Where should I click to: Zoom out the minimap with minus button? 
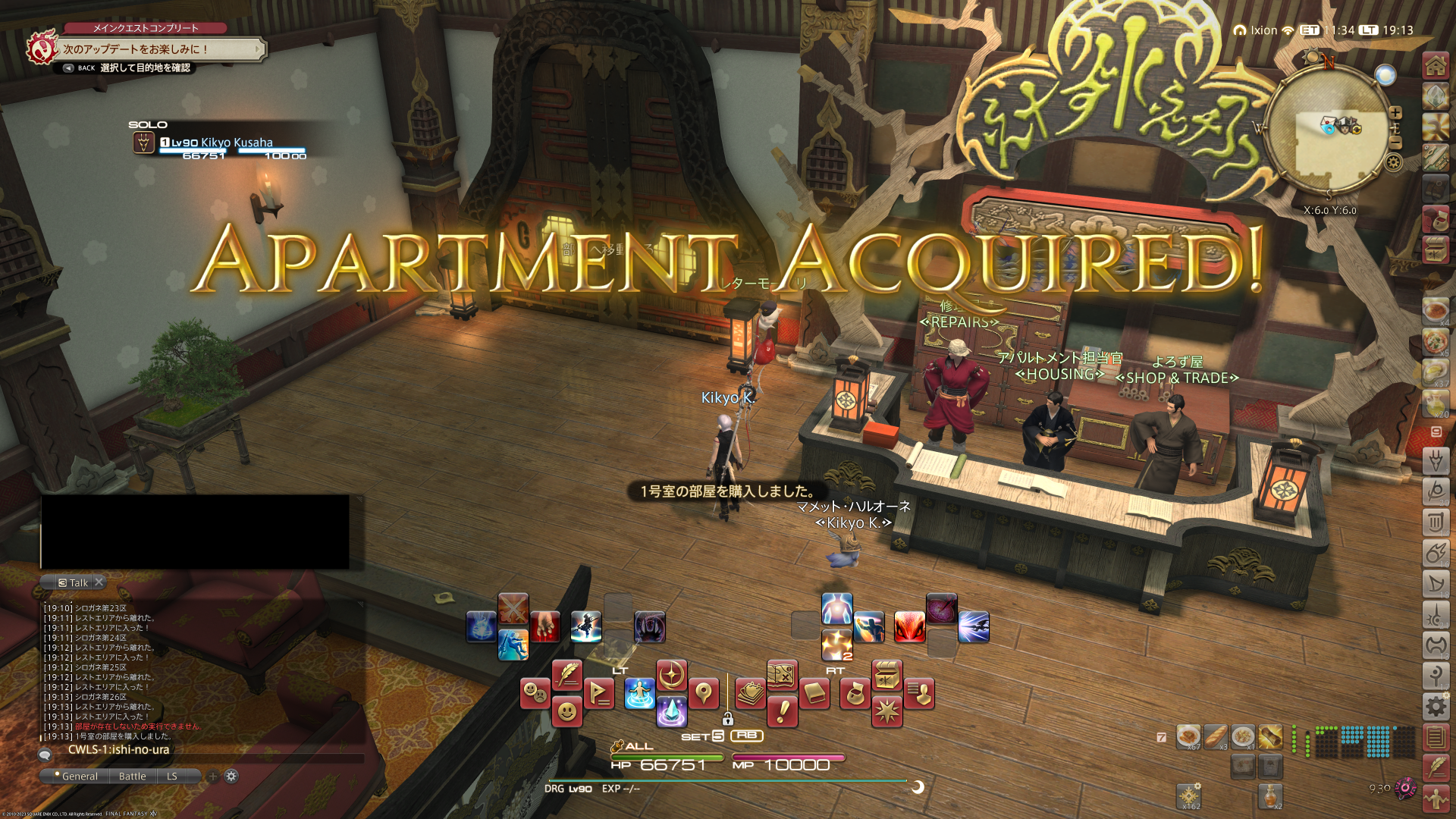pyautogui.click(x=1395, y=143)
